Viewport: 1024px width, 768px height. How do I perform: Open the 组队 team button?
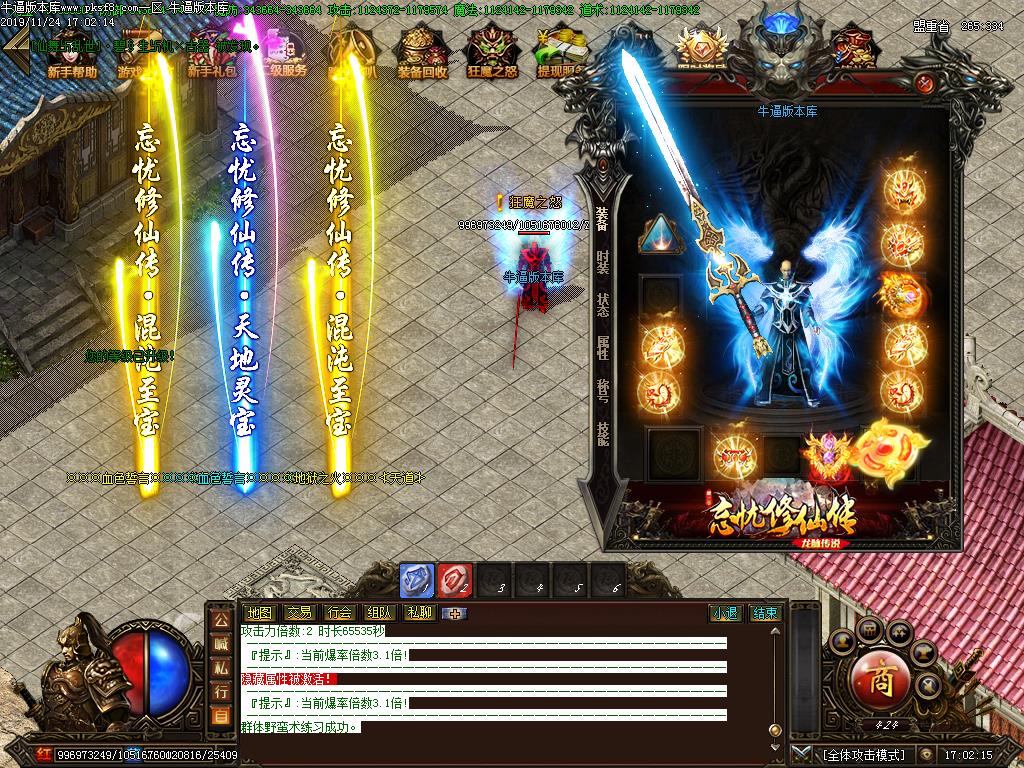[x=379, y=613]
